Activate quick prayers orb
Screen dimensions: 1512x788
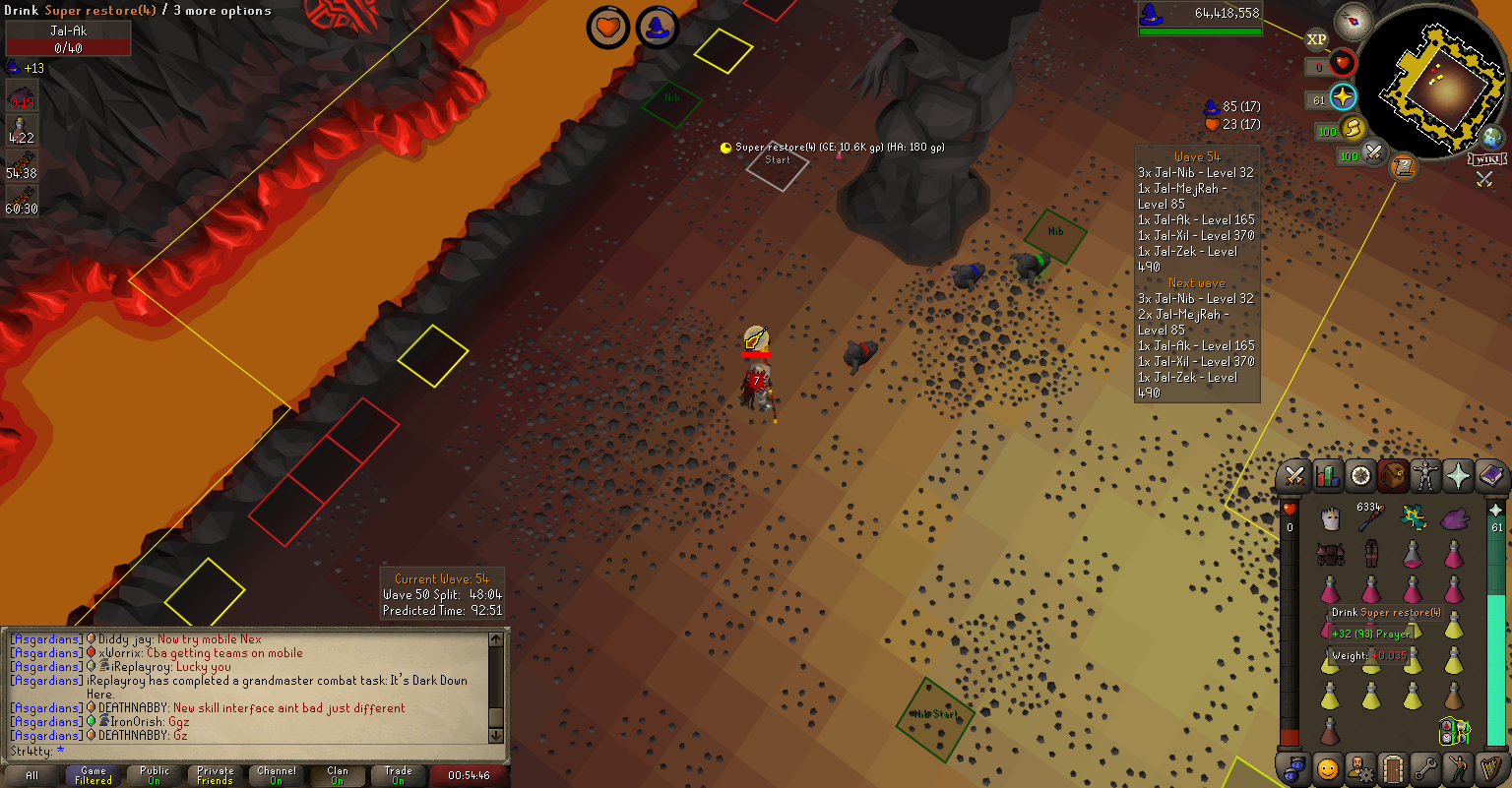(x=1343, y=97)
